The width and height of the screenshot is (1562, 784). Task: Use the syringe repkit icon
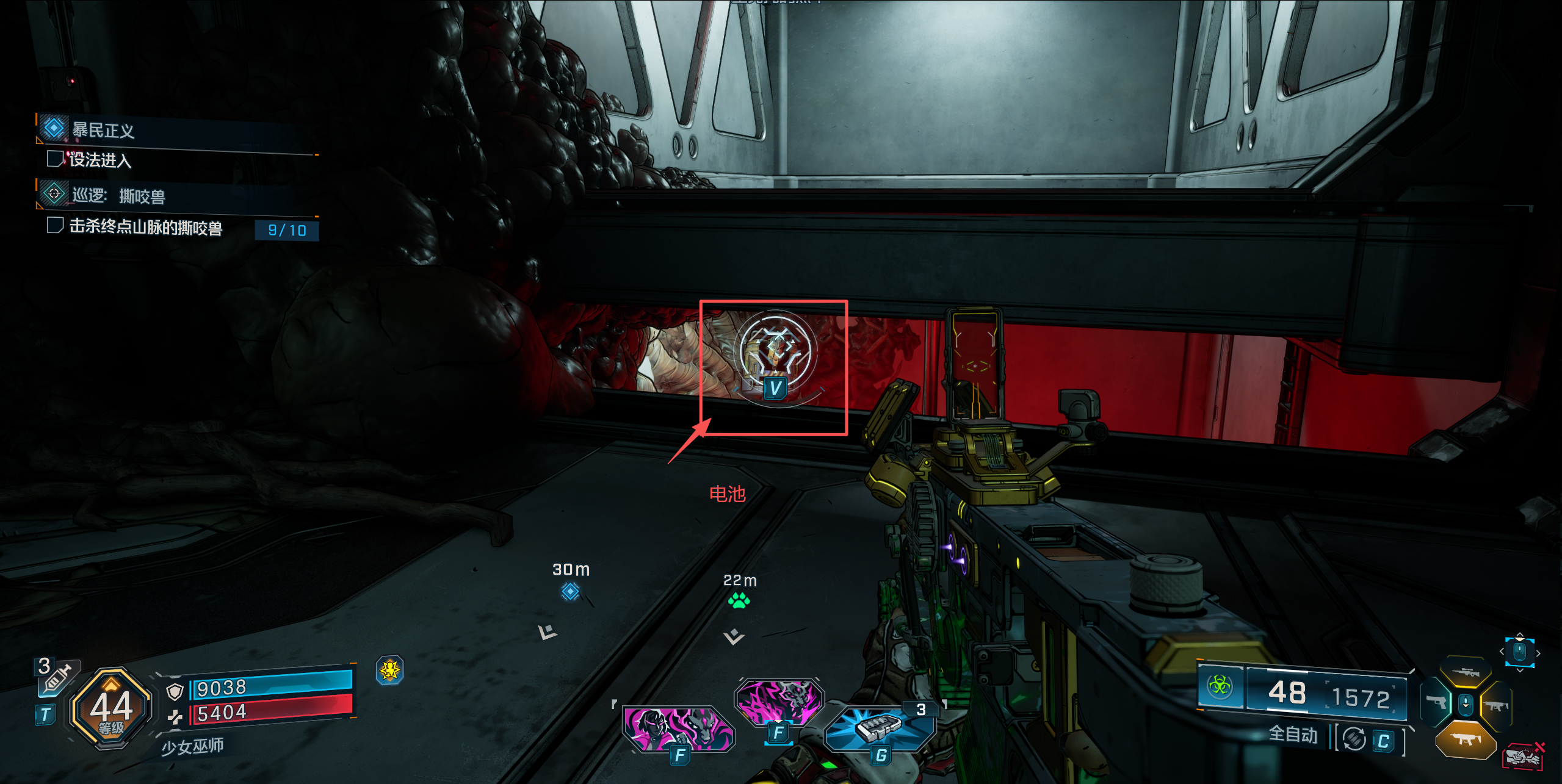pyautogui.click(x=56, y=677)
